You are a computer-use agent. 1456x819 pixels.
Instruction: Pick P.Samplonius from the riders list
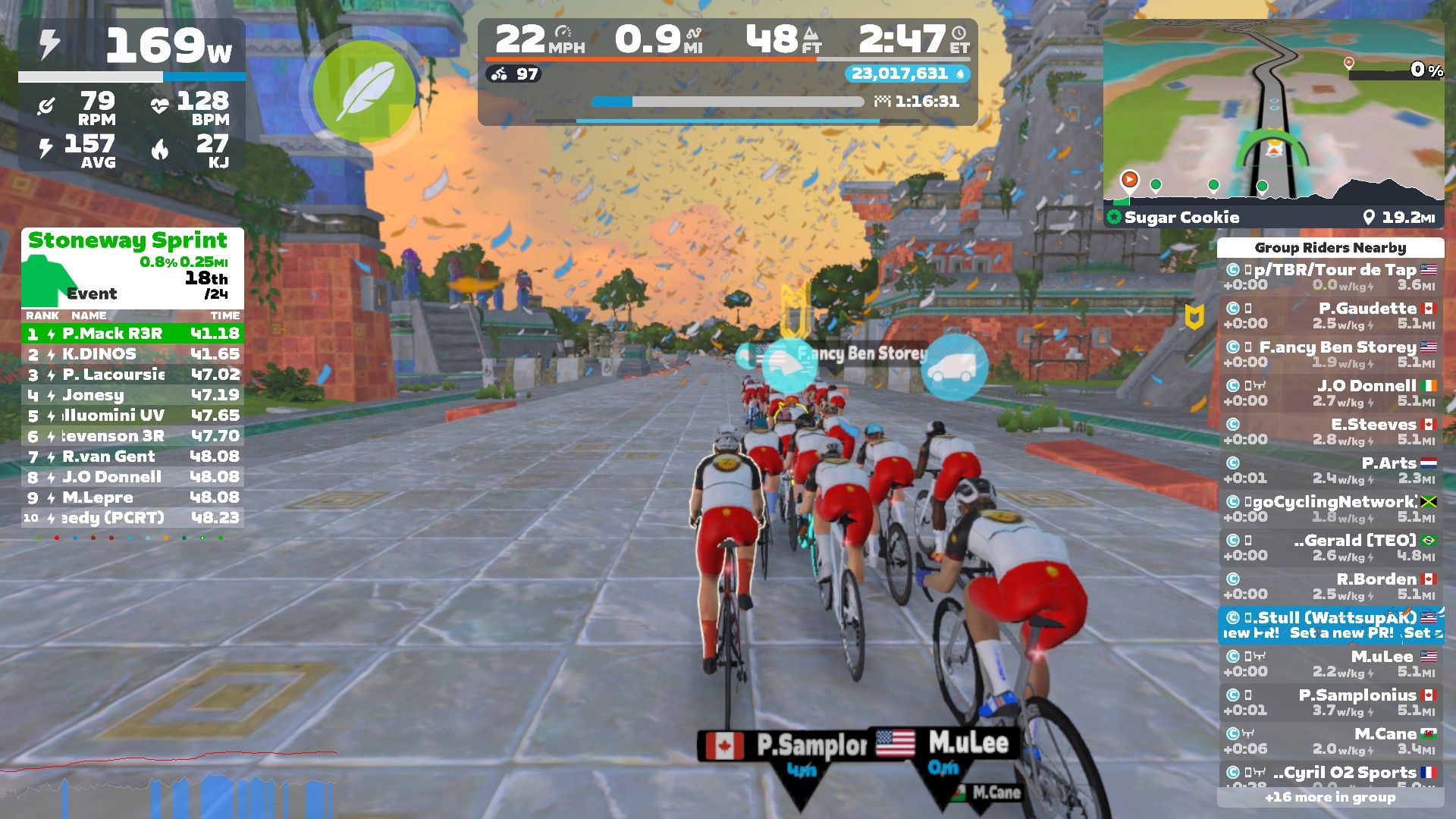point(1331,702)
